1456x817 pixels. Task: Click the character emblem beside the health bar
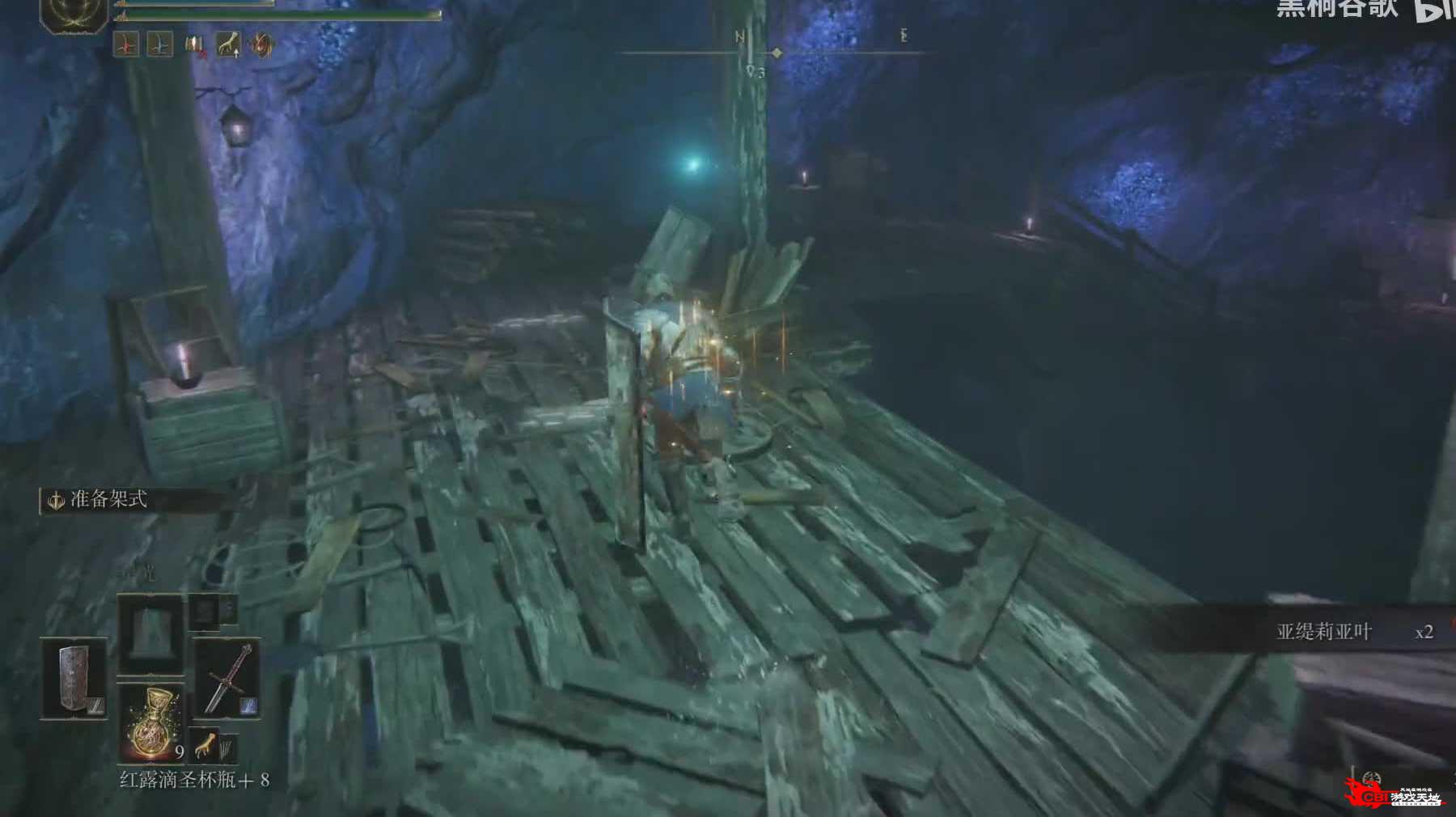[x=74, y=16]
